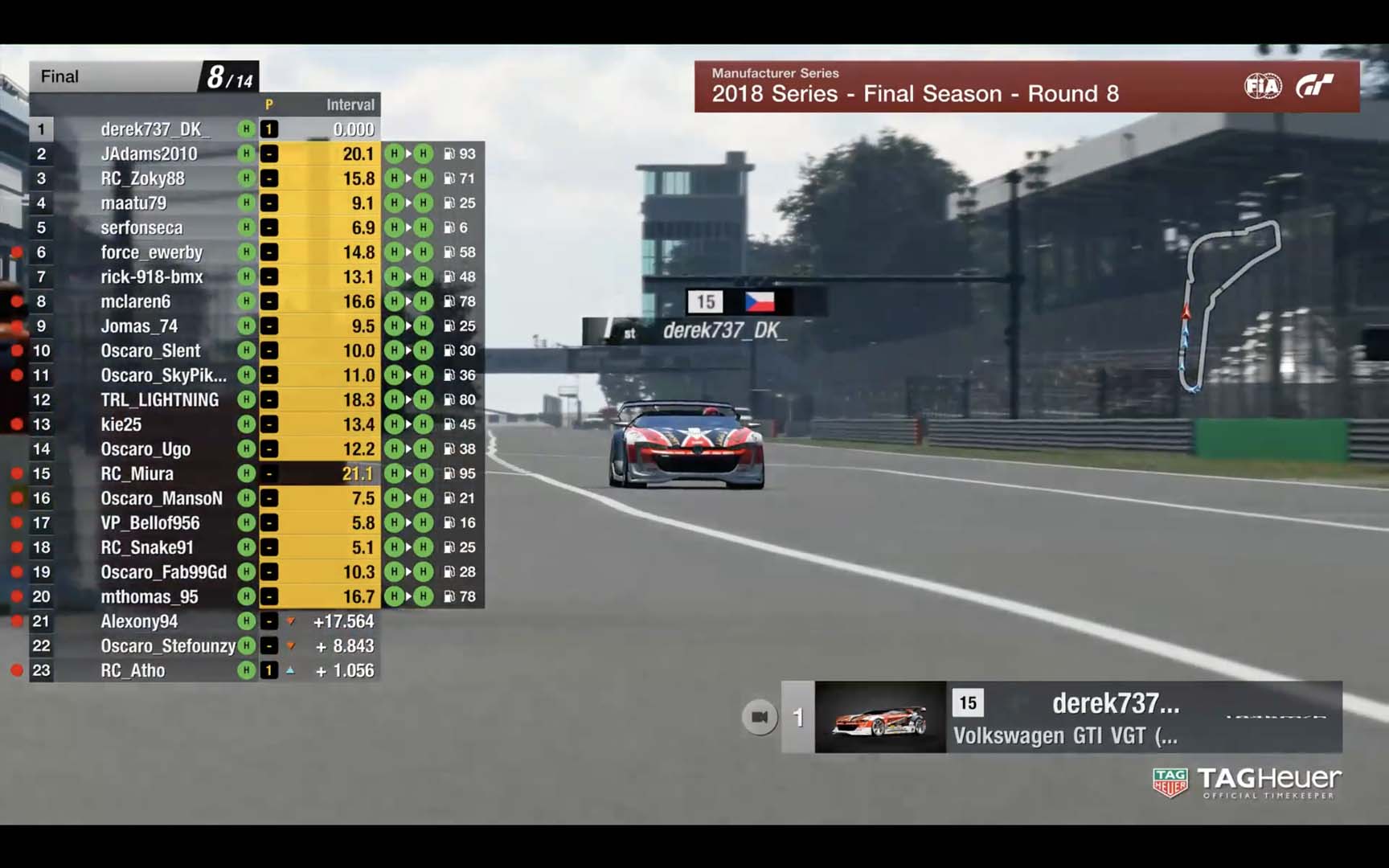
Task: Choose the highlighted RC_Miura row
Action: pos(137,474)
